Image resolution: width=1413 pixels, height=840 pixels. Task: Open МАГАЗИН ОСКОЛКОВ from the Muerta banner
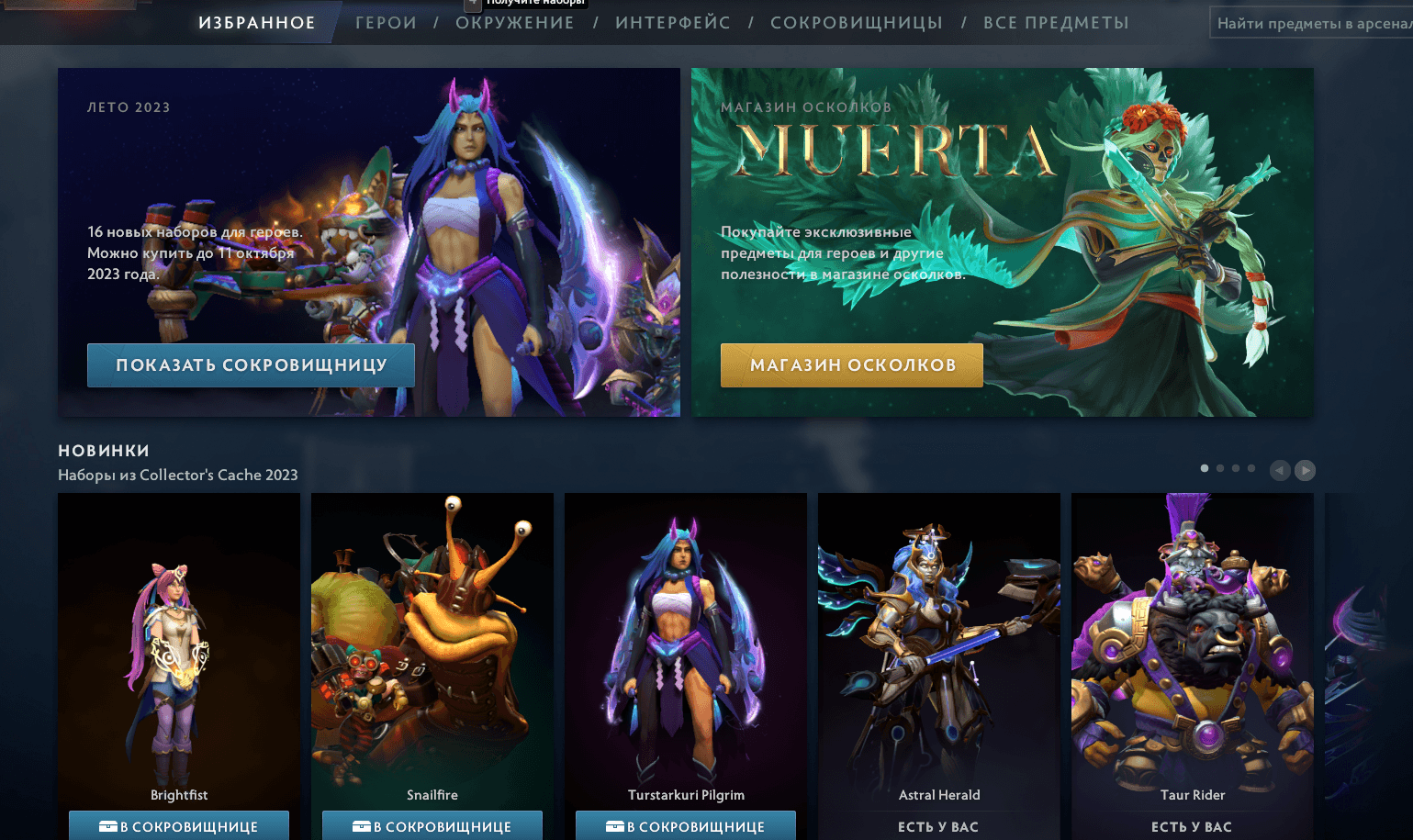coord(850,364)
